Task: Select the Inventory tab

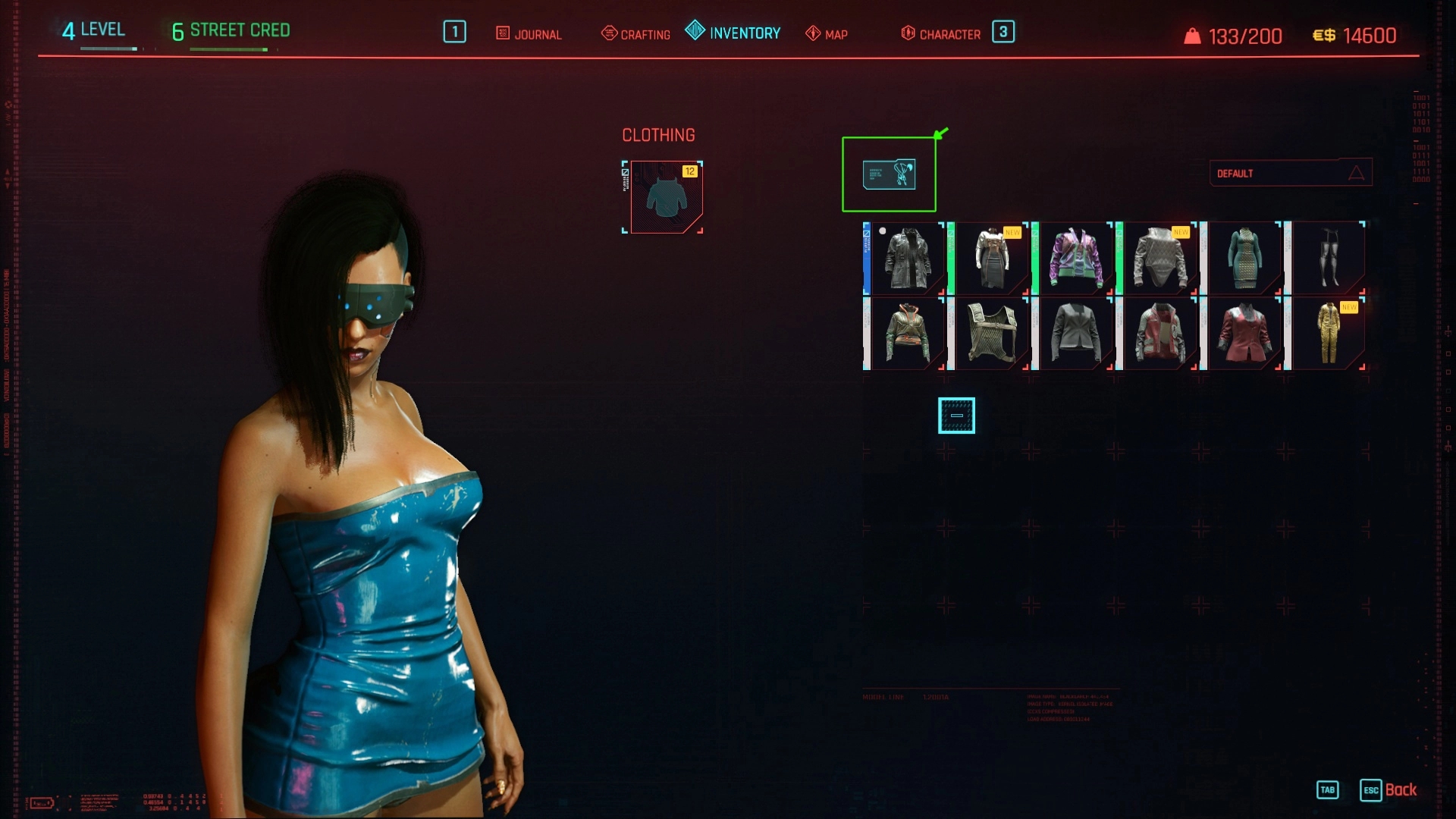Action: click(x=733, y=33)
